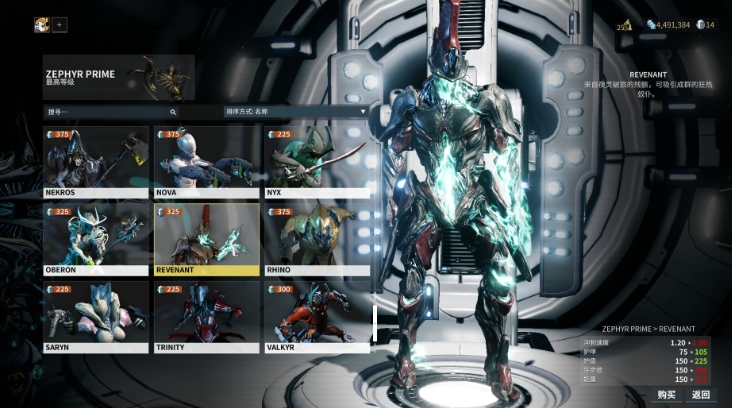Select the Nekros warframe tile
The width and height of the screenshot is (732, 408).
[x=96, y=161]
